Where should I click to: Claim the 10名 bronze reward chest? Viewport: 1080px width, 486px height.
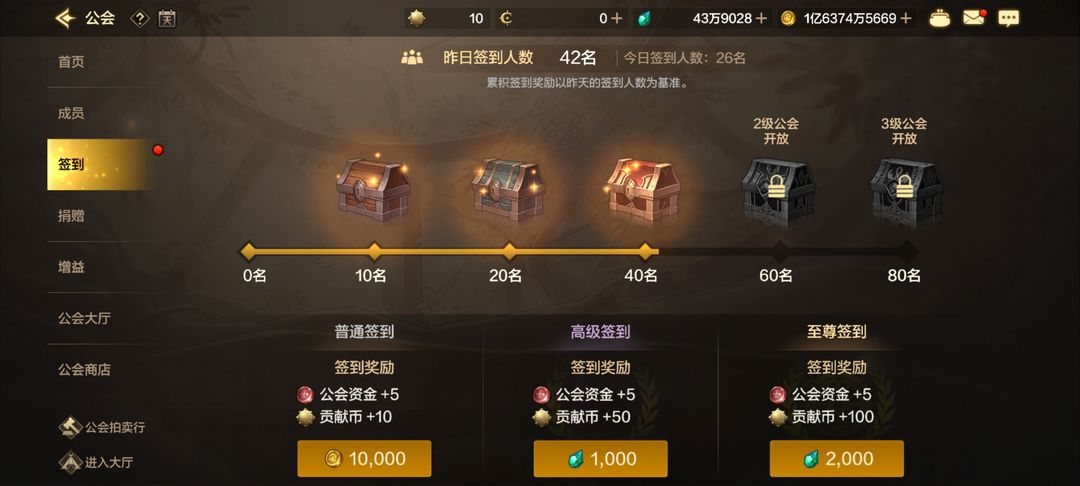point(373,187)
